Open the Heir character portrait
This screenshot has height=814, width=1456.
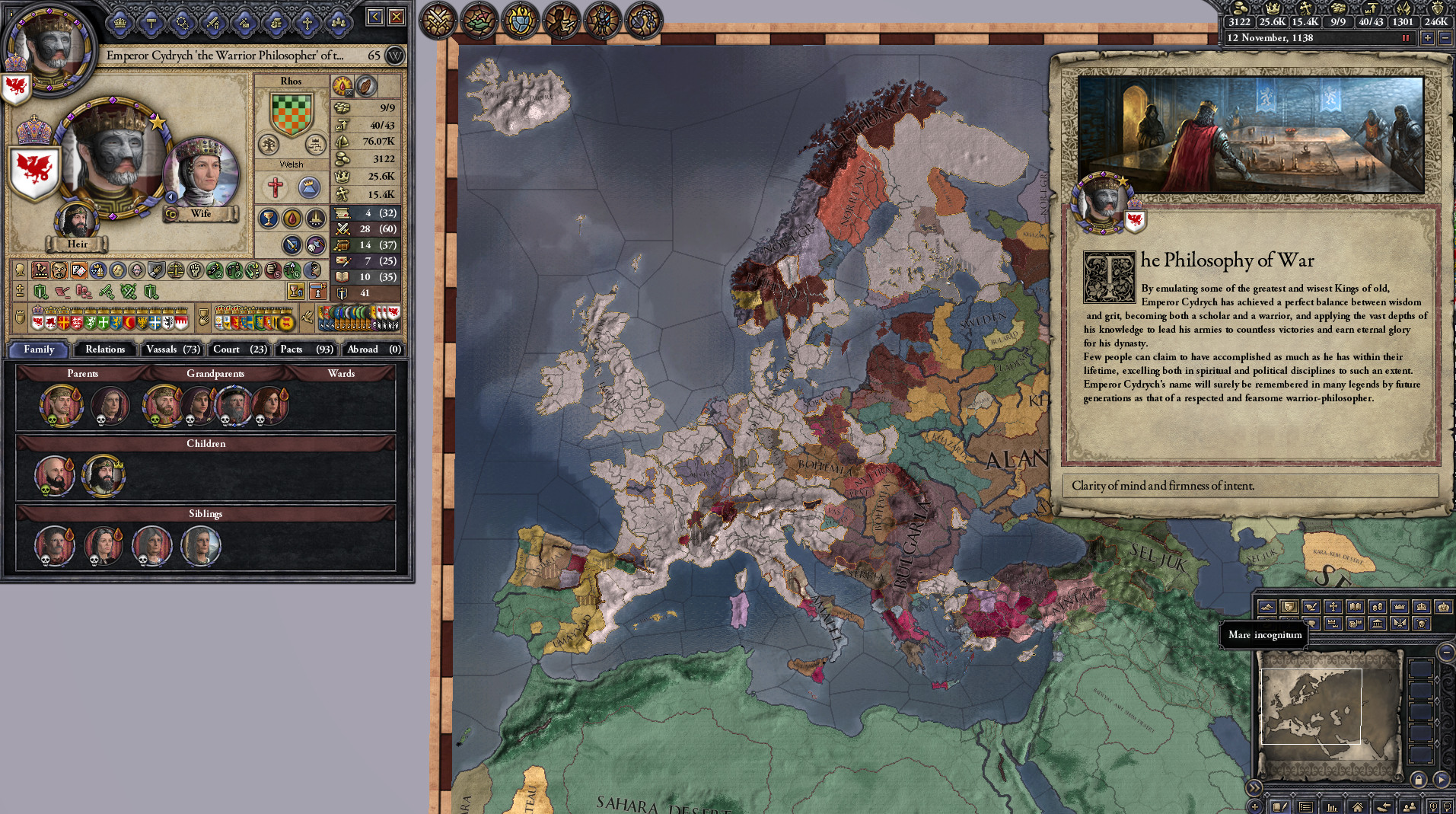point(77,222)
